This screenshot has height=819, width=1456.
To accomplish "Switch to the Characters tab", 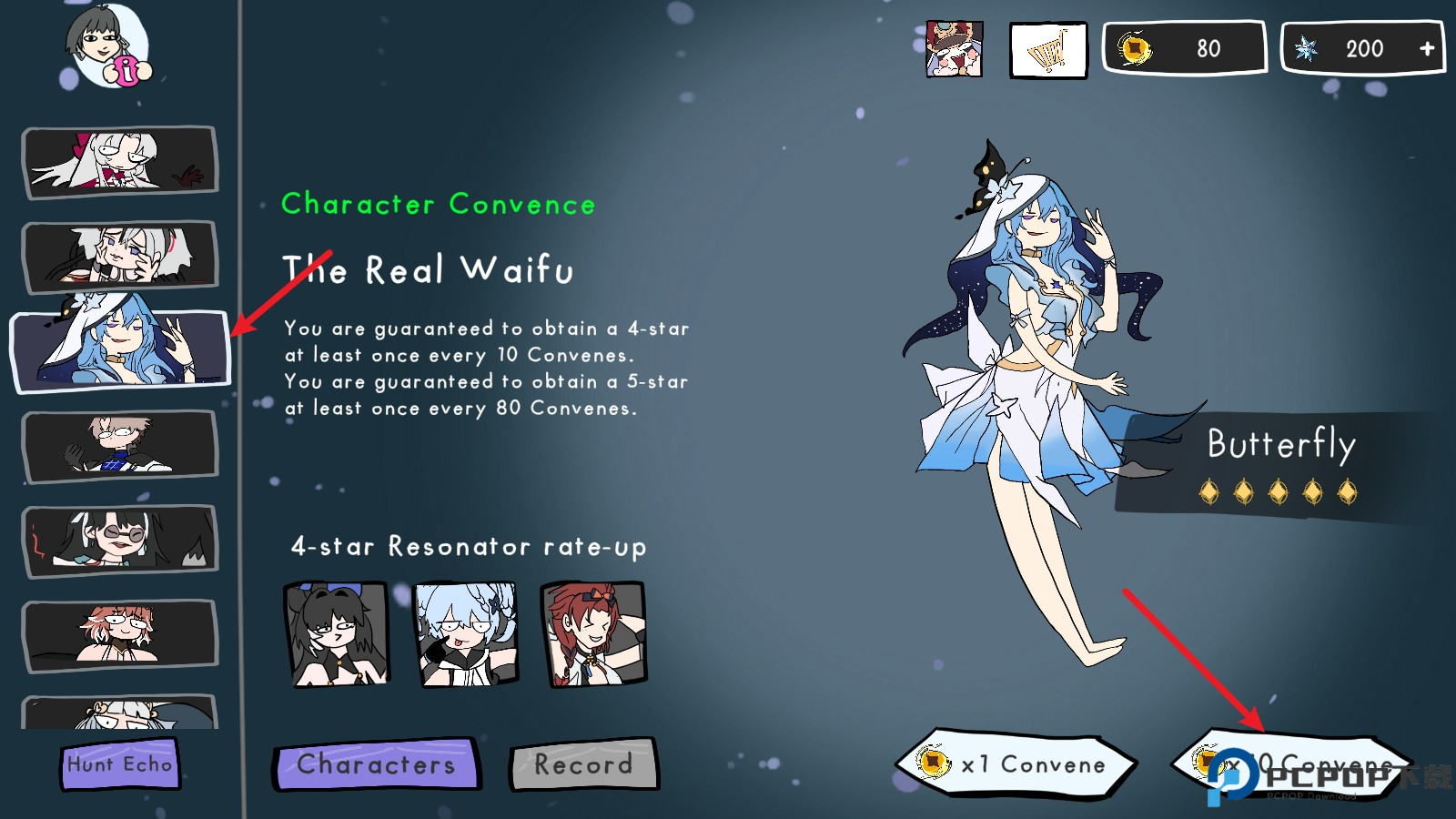I will pyautogui.click(x=376, y=764).
